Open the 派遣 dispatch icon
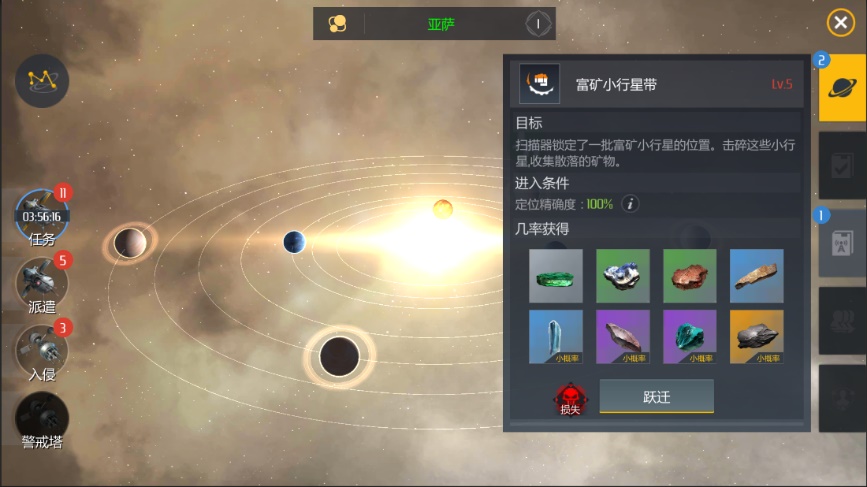The width and height of the screenshot is (867, 487). coord(42,283)
